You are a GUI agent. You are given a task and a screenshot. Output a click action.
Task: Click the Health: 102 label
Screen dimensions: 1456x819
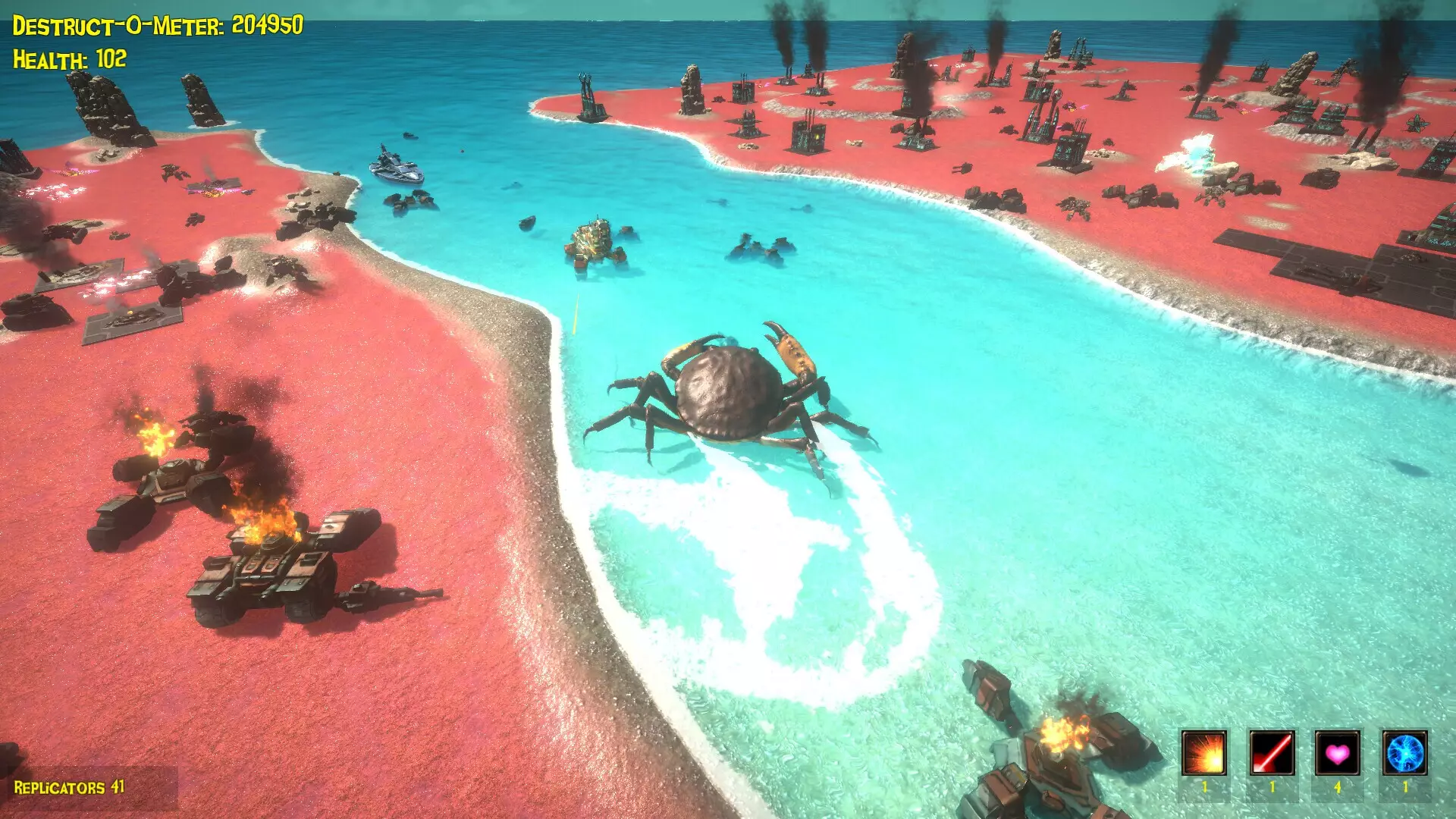[68, 57]
